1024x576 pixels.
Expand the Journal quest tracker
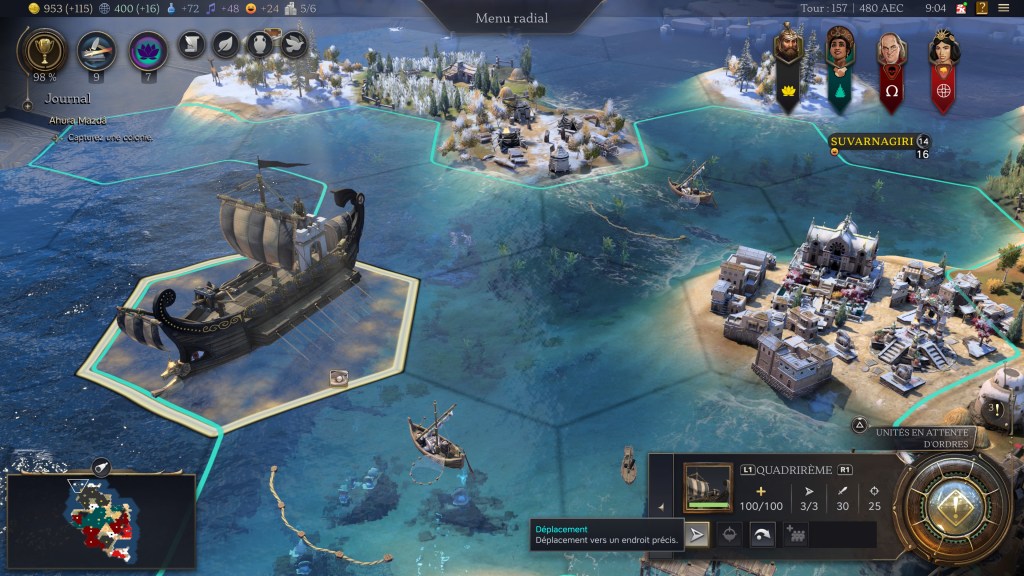pyautogui.click(x=67, y=99)
